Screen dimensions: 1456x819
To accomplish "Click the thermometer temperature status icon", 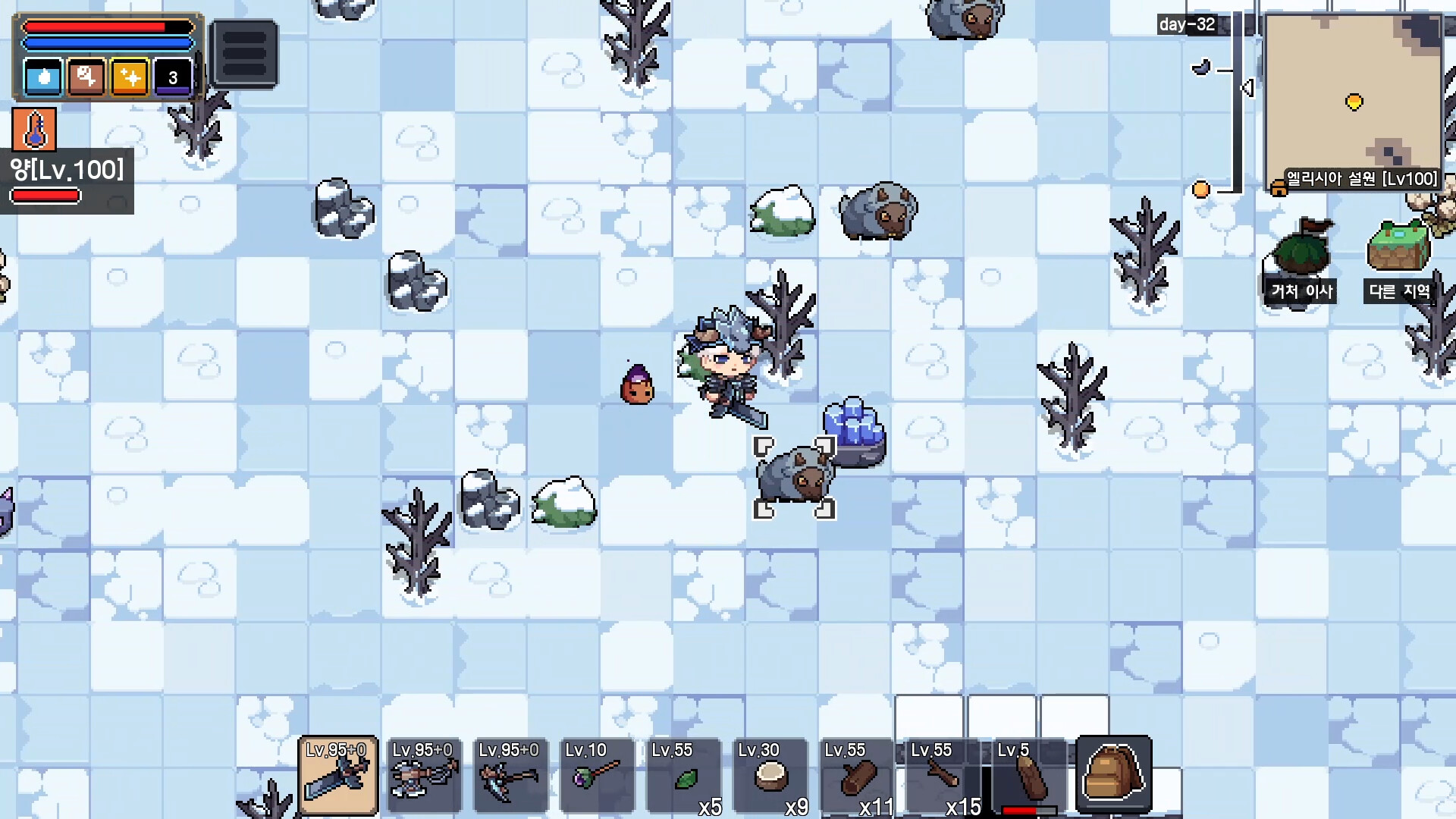I will click(33, 129).
